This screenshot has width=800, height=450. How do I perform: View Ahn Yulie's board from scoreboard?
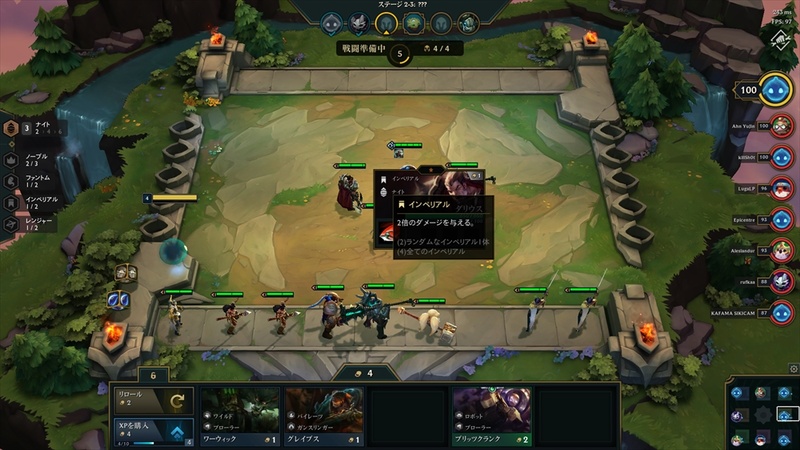(x=782, y=127)
